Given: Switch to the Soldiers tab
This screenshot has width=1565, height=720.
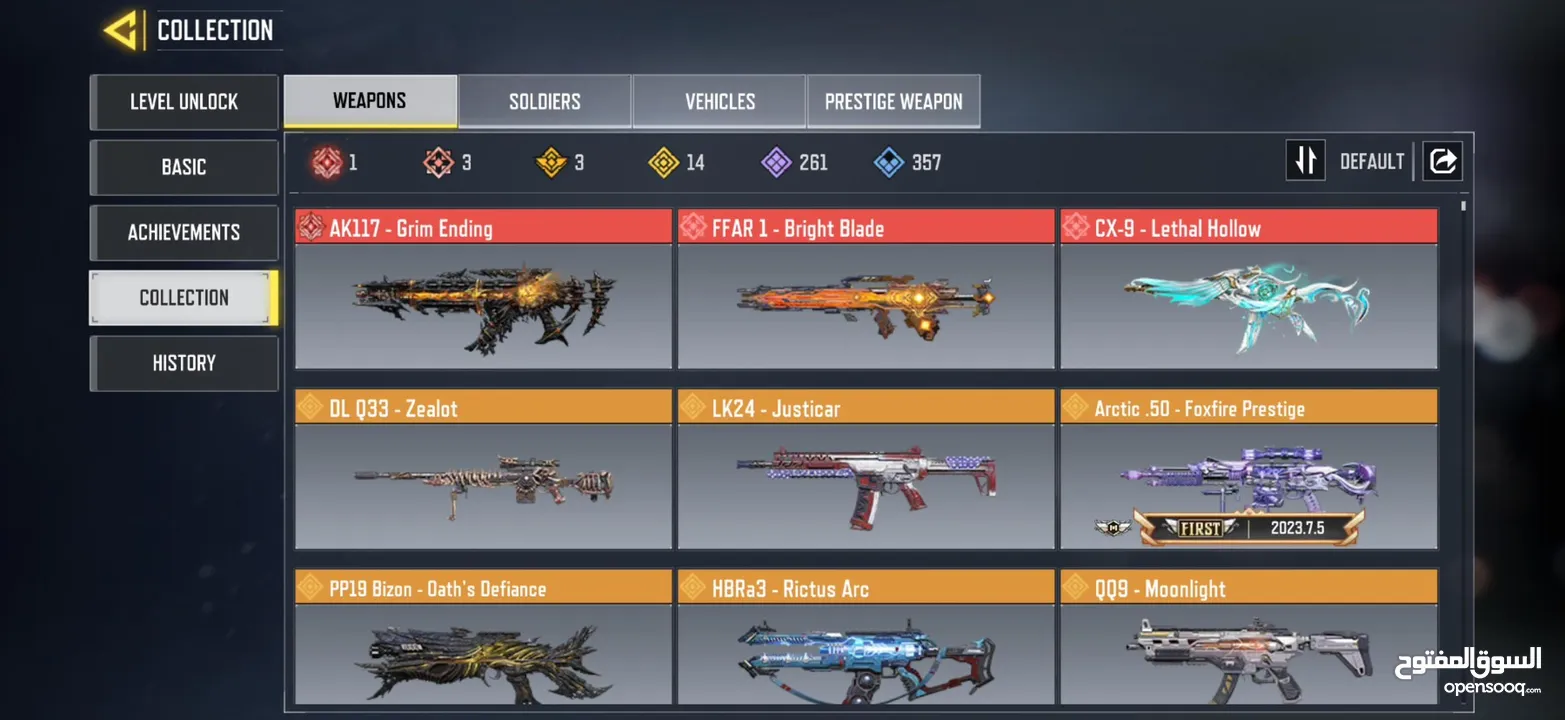Looking at the screenshot, I should click(543, 100).
